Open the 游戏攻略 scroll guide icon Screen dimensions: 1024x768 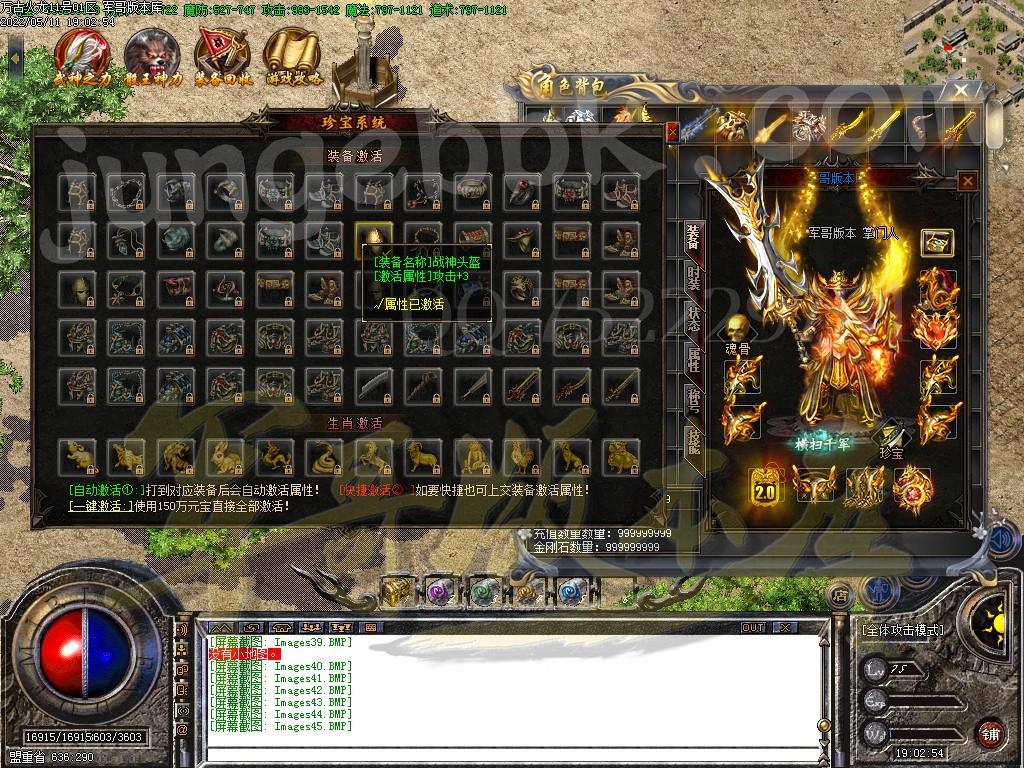pyautogui.click(x=294, y=55)
